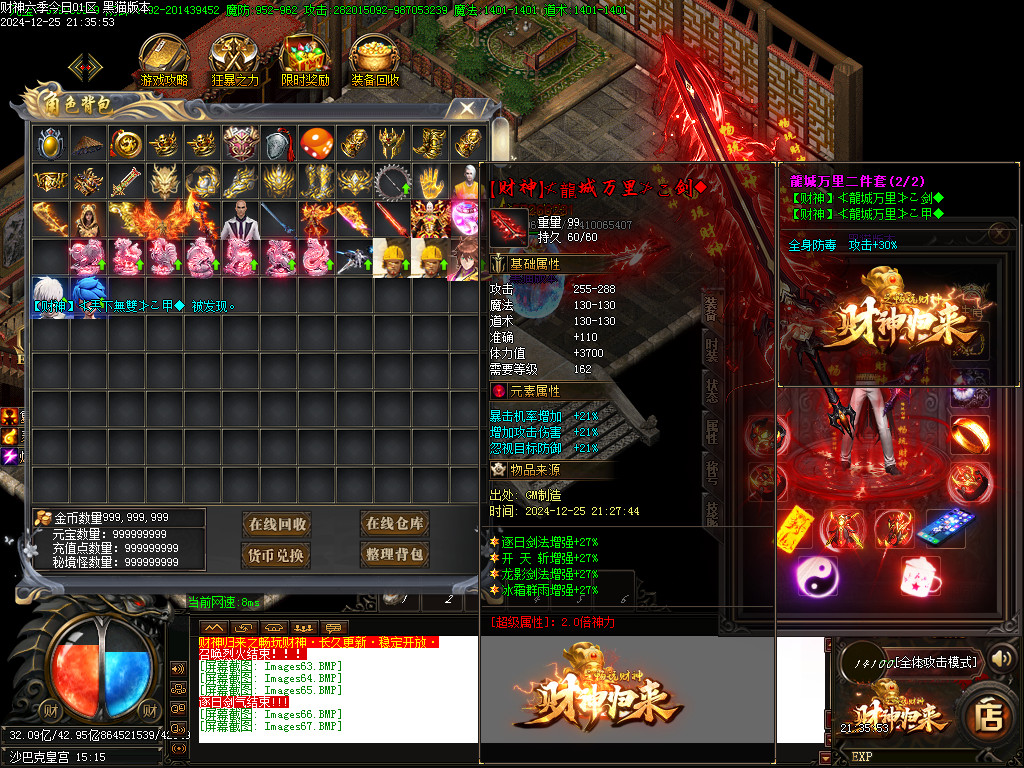
Task: Select the straw hat item slot
Action: point(88,143)
